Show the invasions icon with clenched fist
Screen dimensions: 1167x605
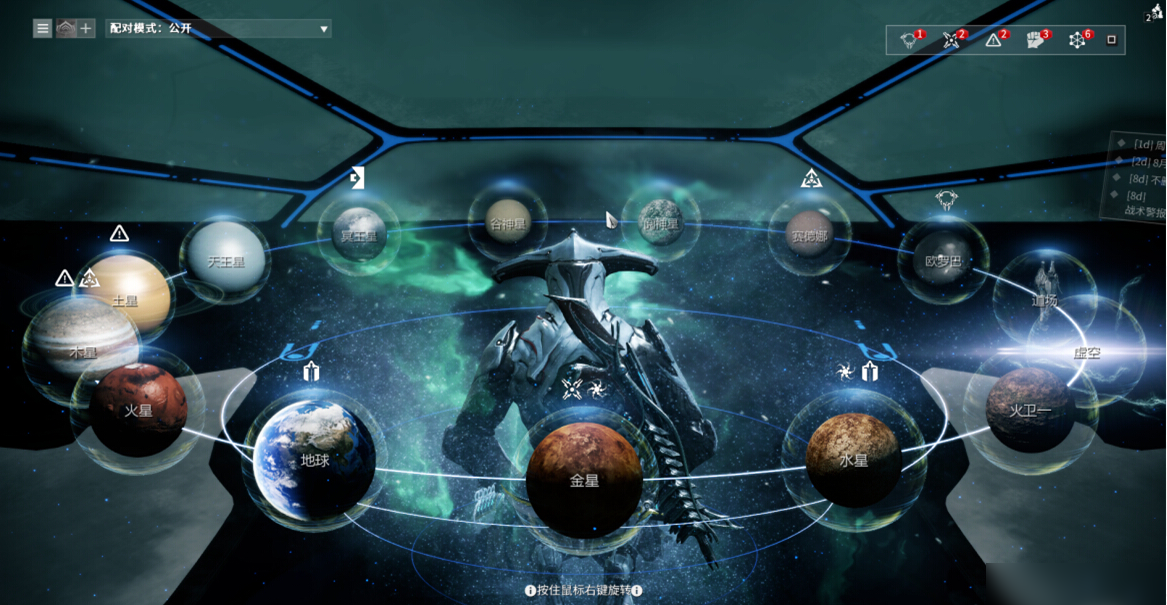click(x=1035, y=41)
